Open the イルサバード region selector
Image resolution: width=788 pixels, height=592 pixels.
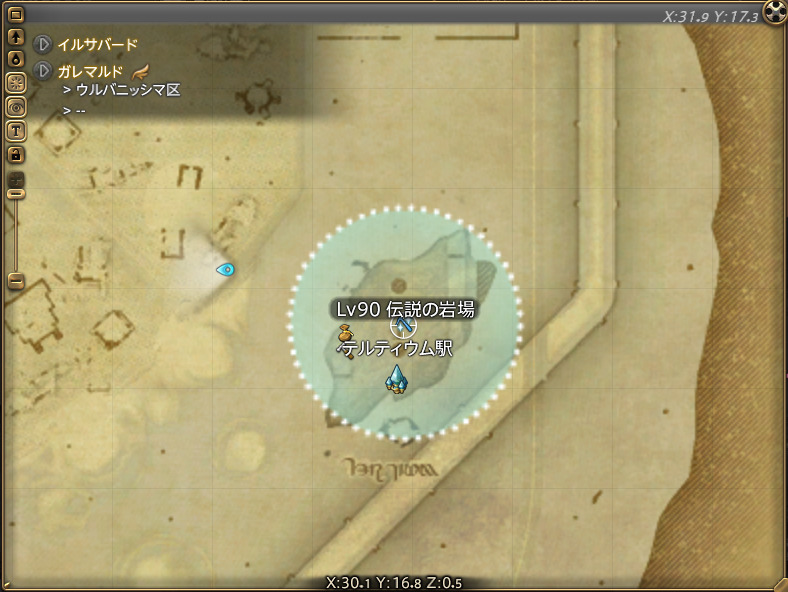click(x=43, y=45)
